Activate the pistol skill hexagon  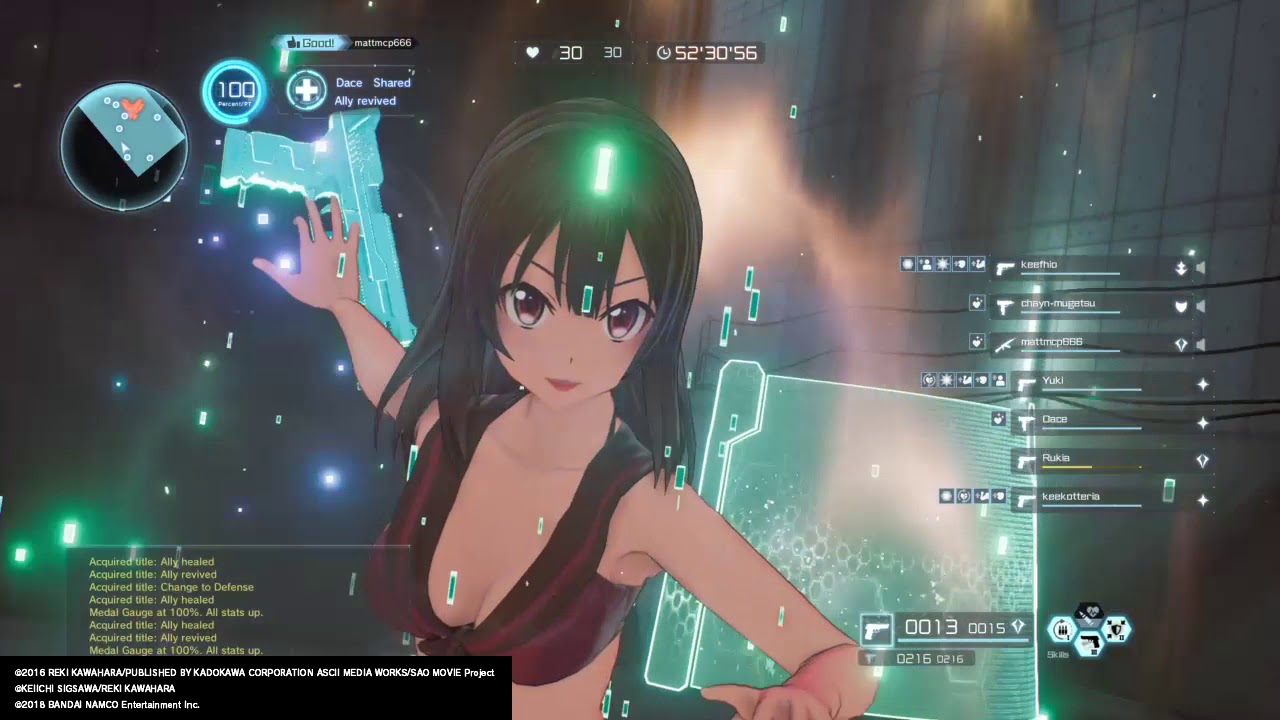1089,643
